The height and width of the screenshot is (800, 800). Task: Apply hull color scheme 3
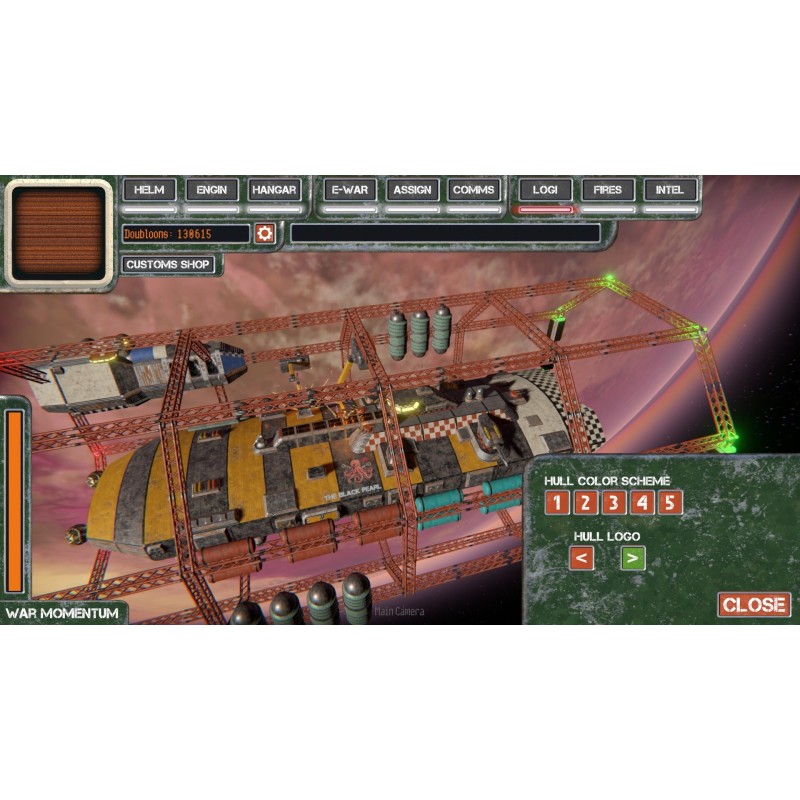point(613,502)
